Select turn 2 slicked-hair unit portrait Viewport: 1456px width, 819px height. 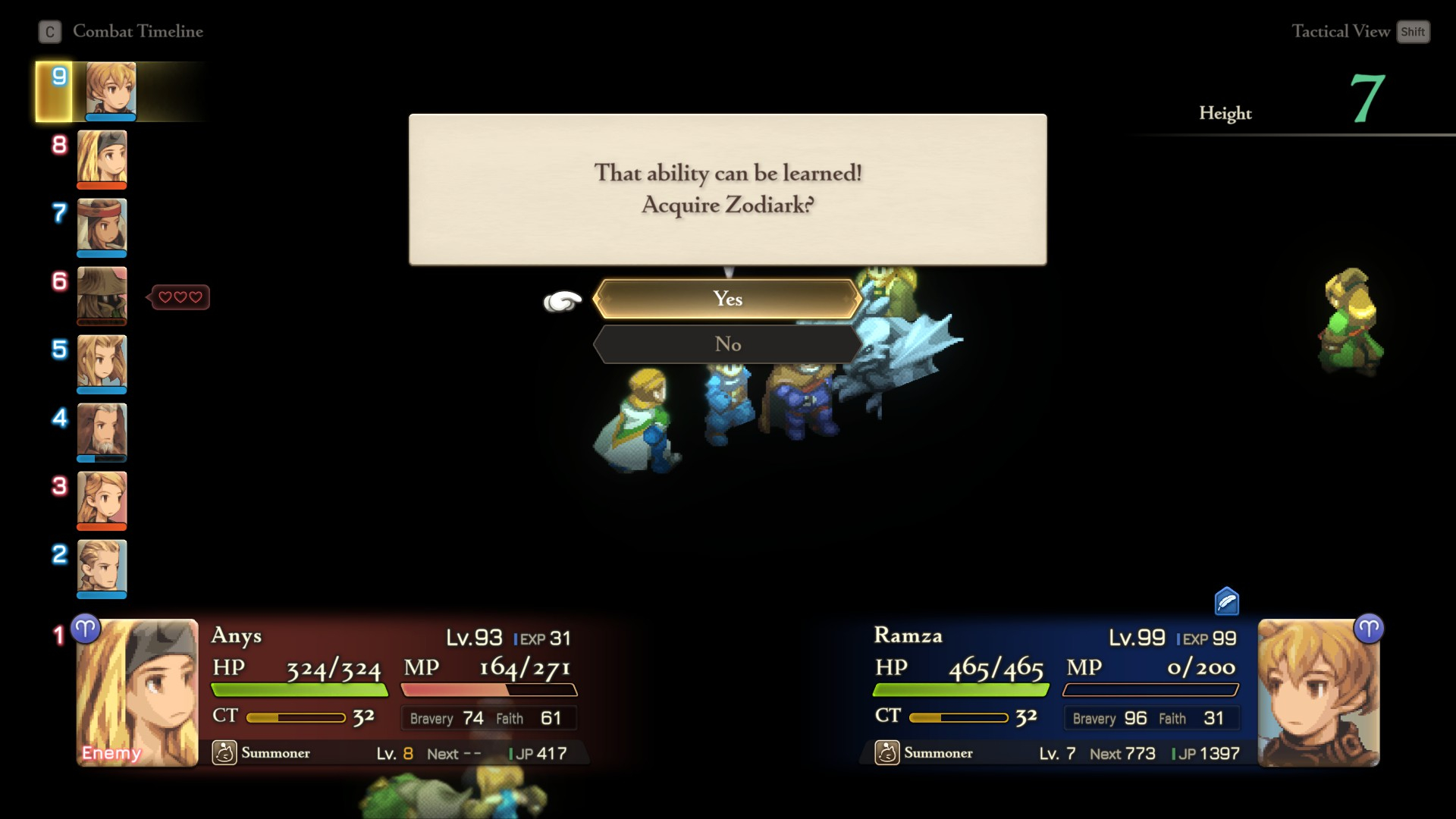[x=102, y=568]
